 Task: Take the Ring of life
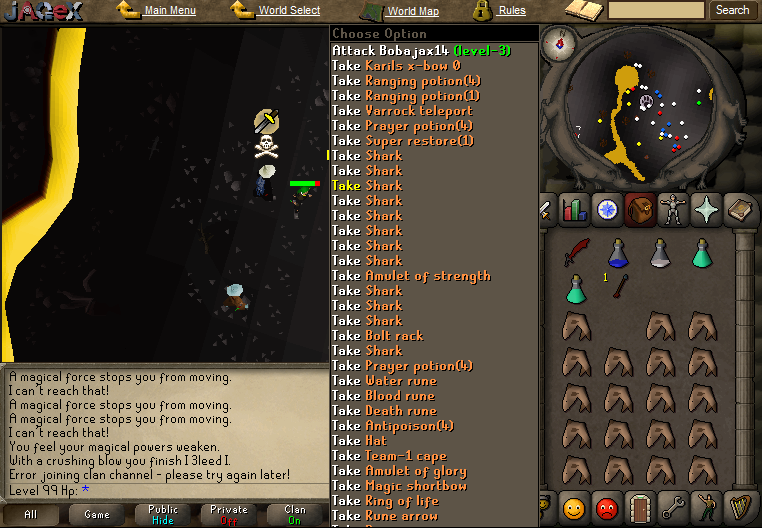(401, 500)
